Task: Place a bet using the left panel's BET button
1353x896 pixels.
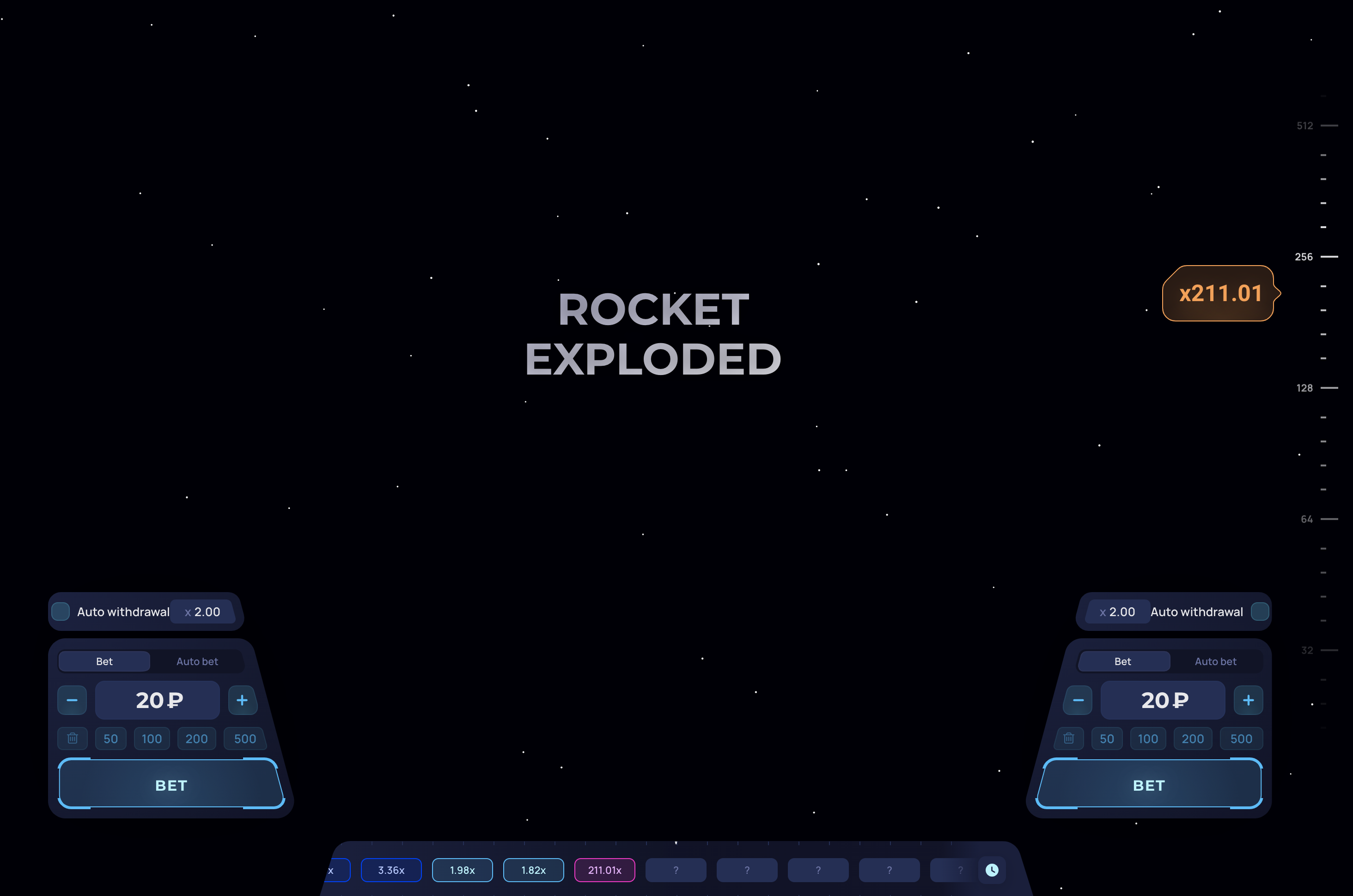Action: (171, 785)
